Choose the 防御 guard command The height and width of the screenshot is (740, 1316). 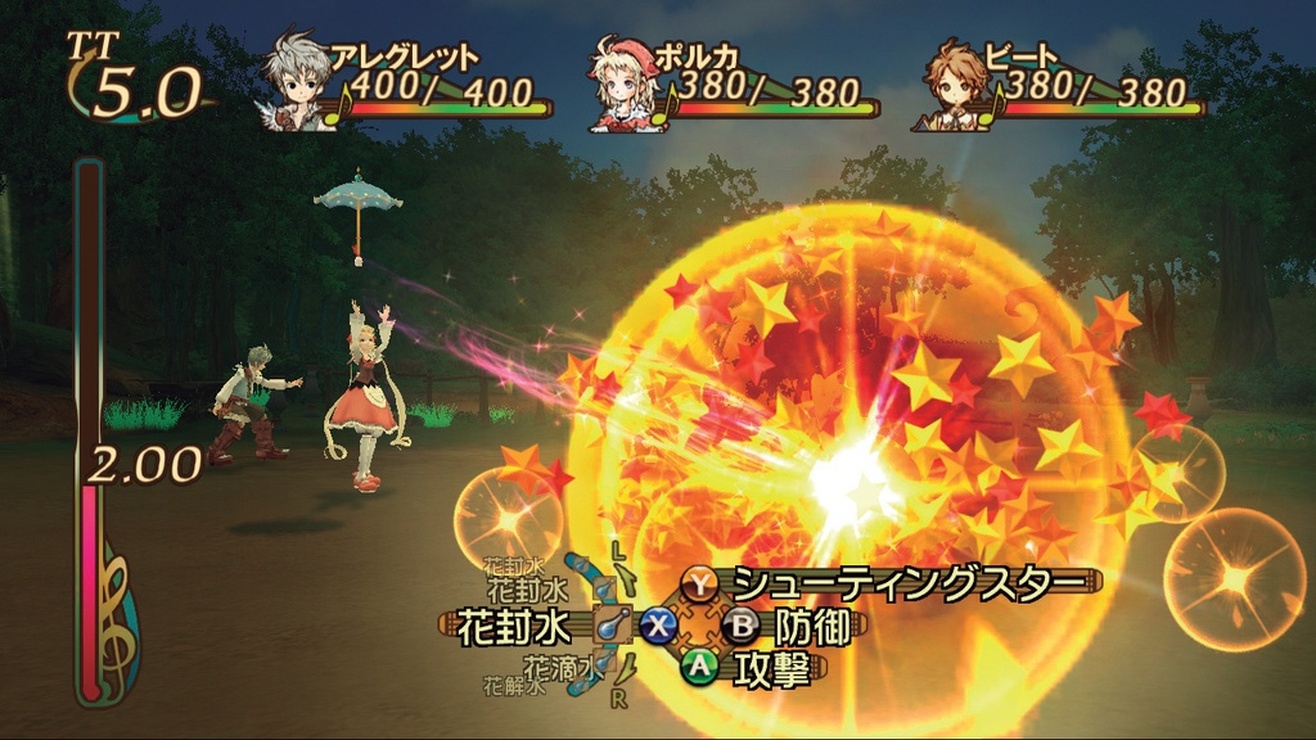(x=811, y=626)
